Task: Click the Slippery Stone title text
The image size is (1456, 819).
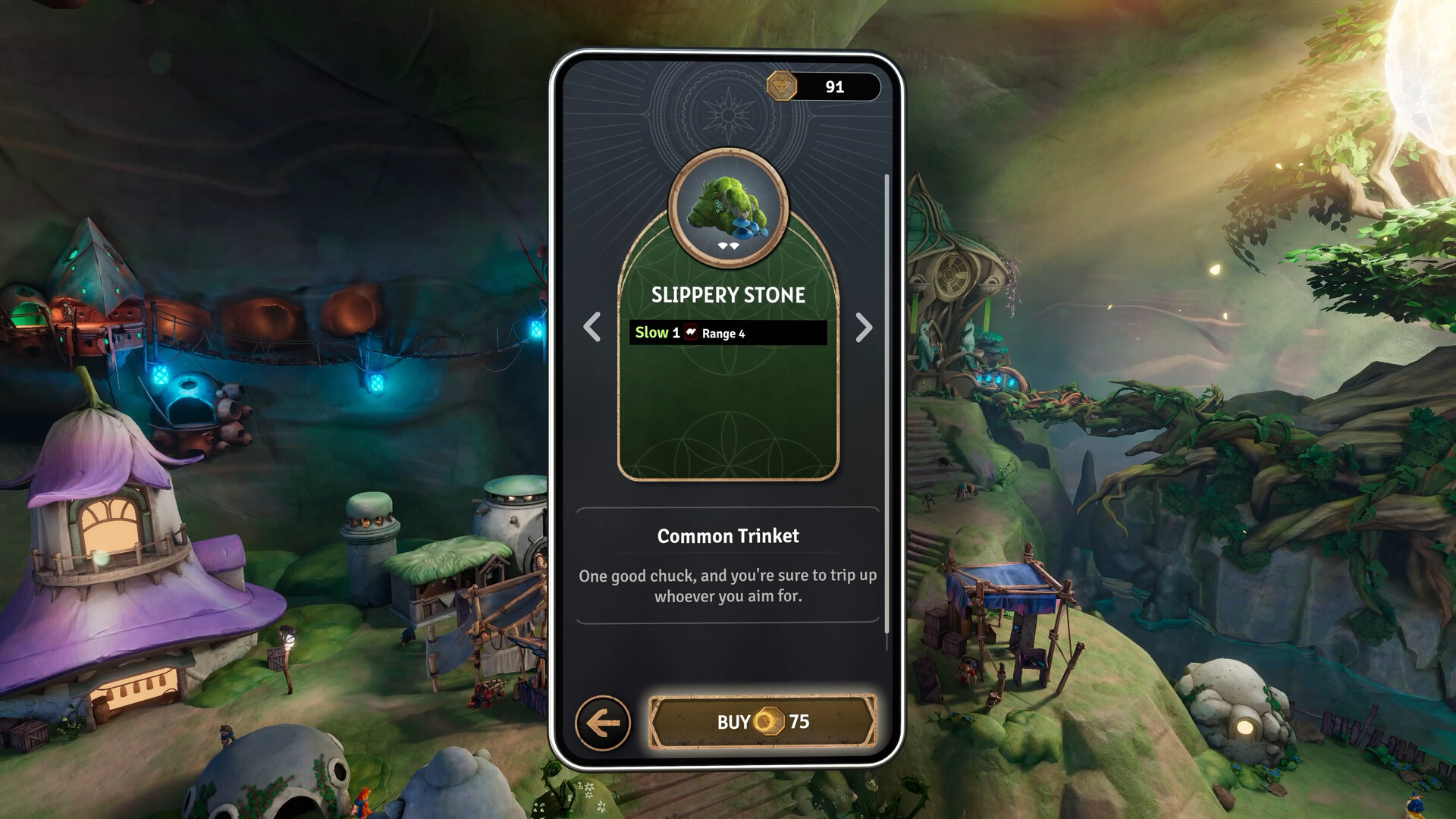Action: tap(728, 296)
